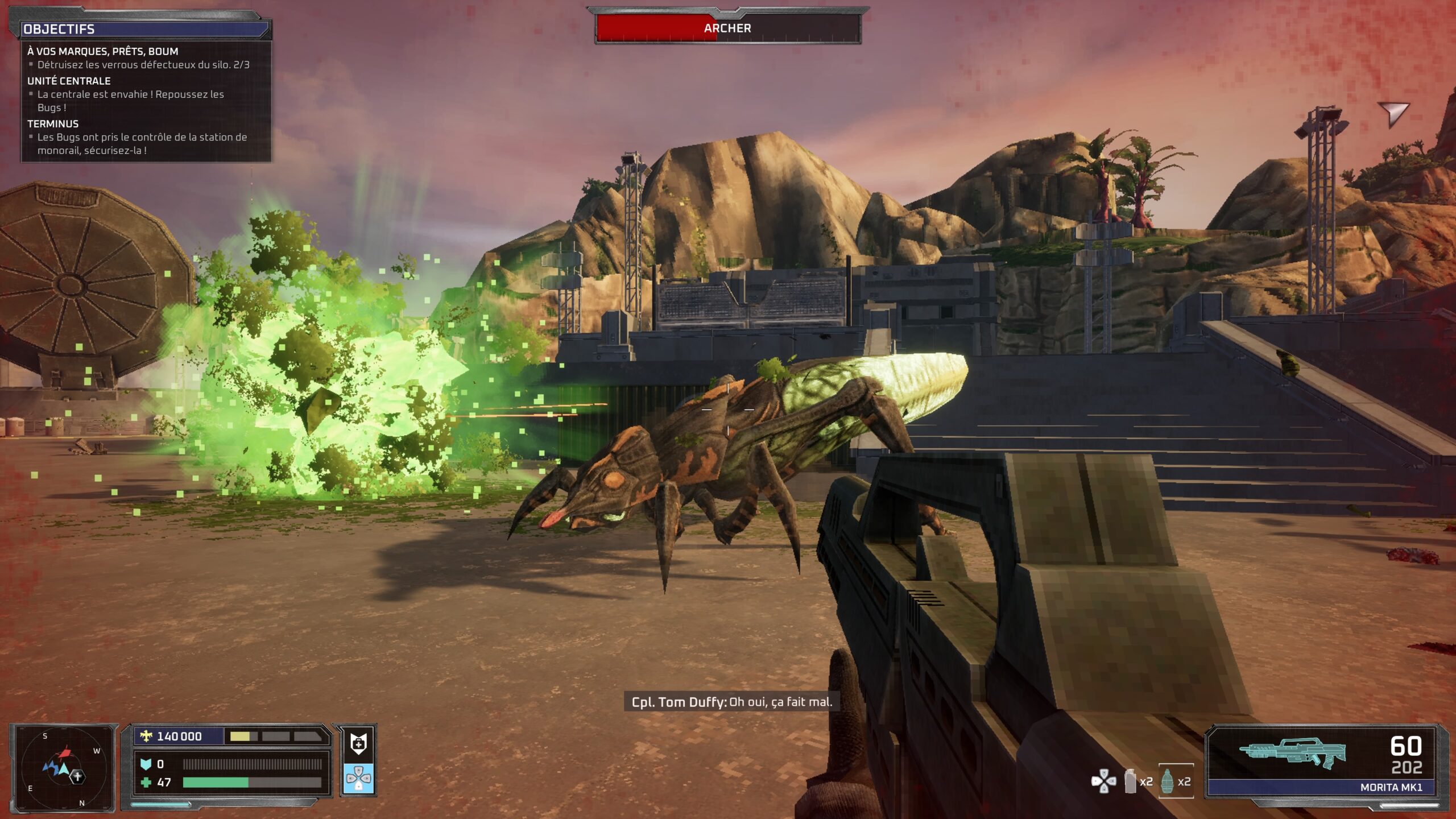This screenshot has width=1456, height=819.
Task: Click the compass radar minimap
Action: [63, 768]
